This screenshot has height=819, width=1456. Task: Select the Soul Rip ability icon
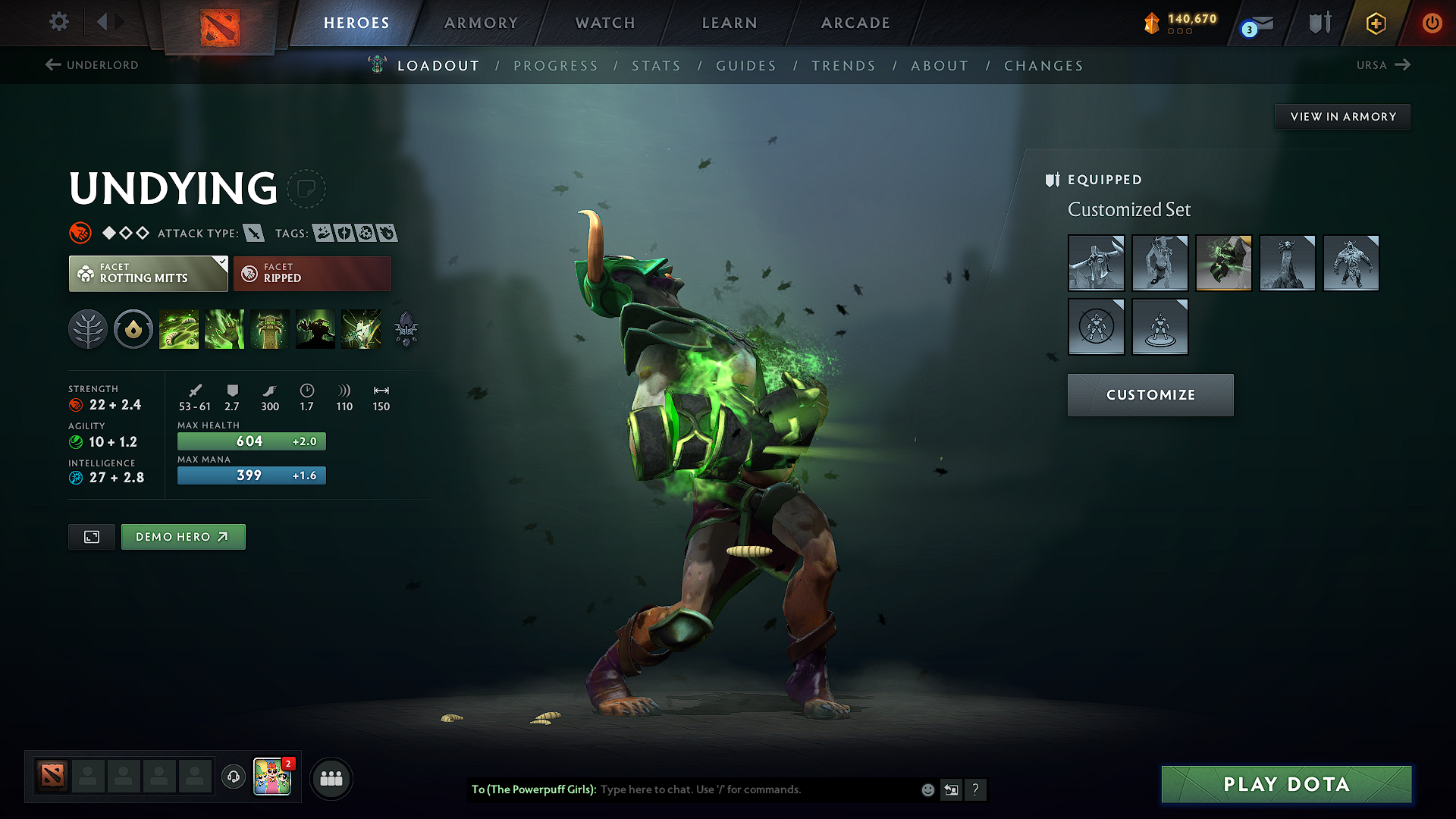[224, 329]
